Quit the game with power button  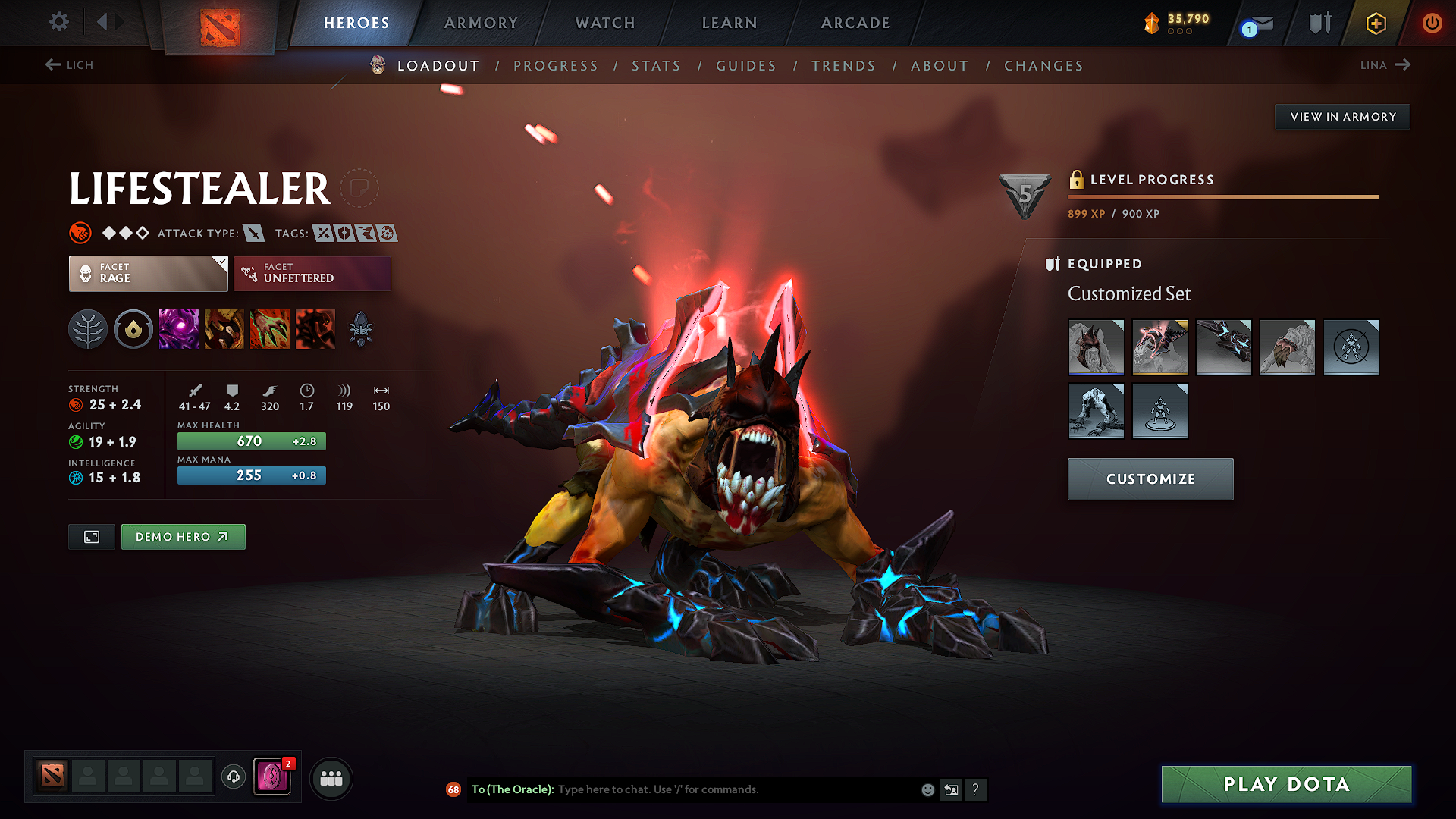1432,23
